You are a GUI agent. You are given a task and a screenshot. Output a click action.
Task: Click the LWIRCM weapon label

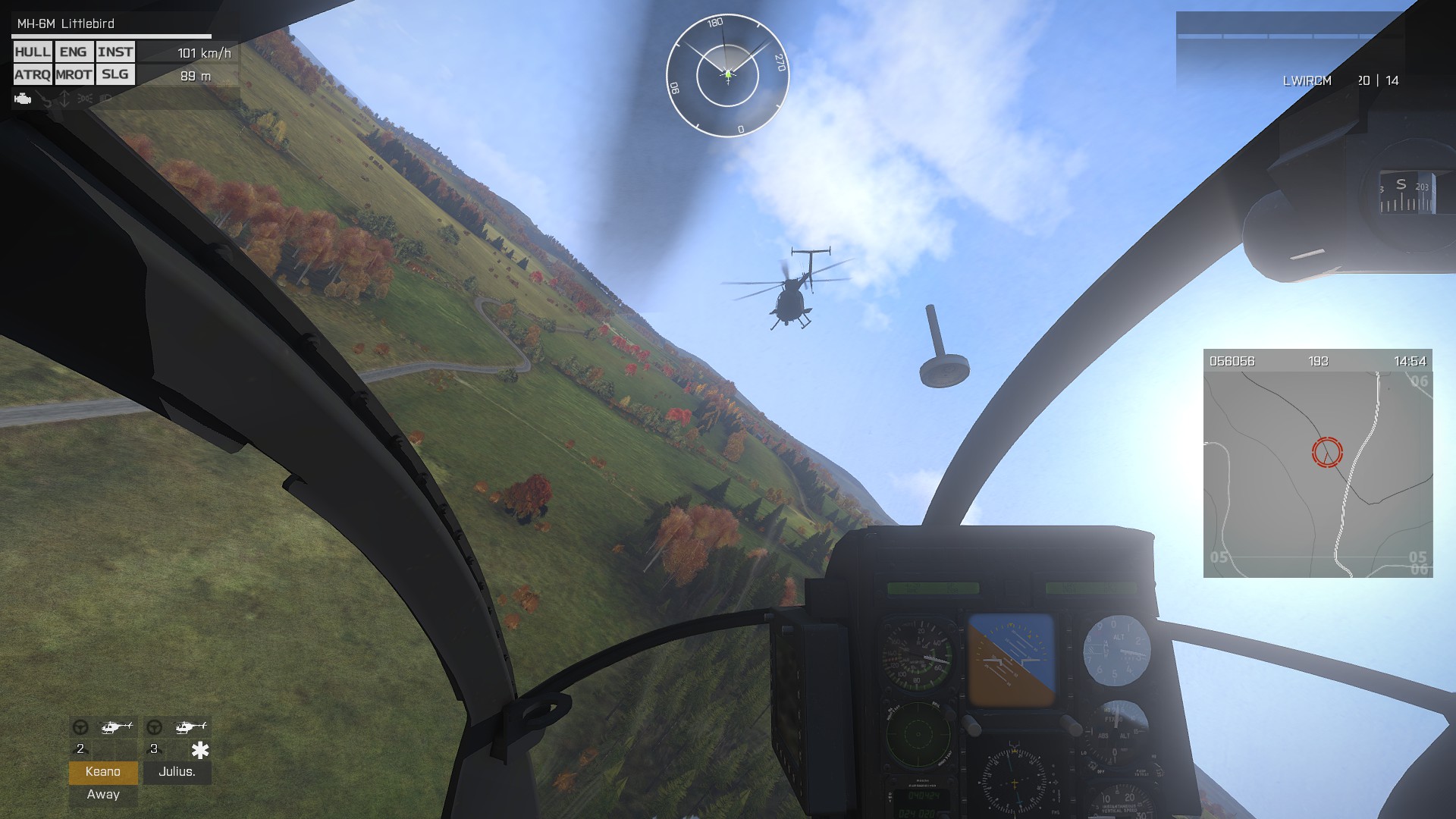tap(1307, 81)
